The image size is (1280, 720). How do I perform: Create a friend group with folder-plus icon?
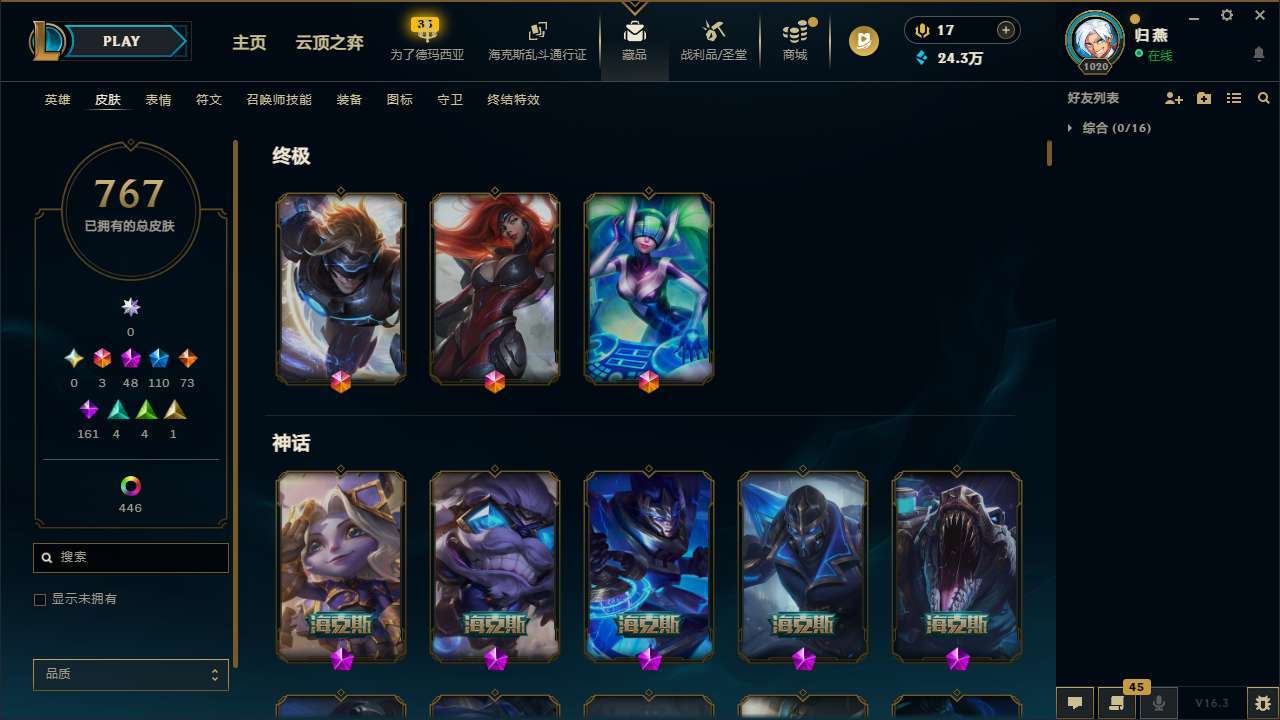(1203, 98)
